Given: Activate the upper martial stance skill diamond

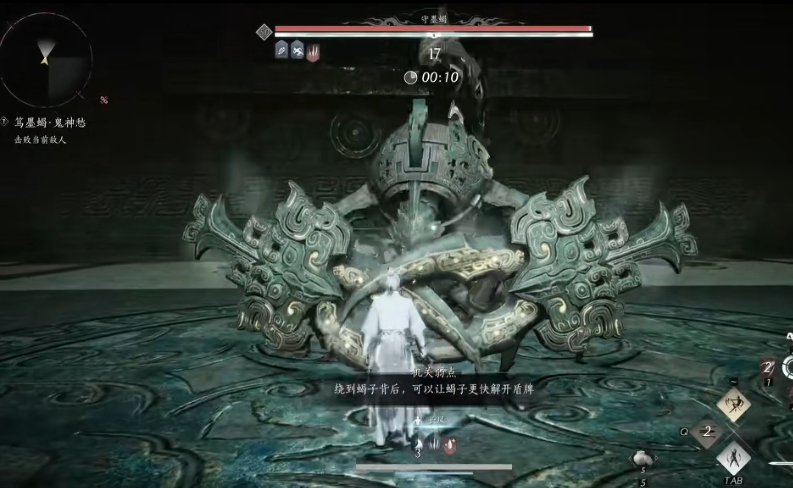Looking at the screenshot, I should click(735, 405).
